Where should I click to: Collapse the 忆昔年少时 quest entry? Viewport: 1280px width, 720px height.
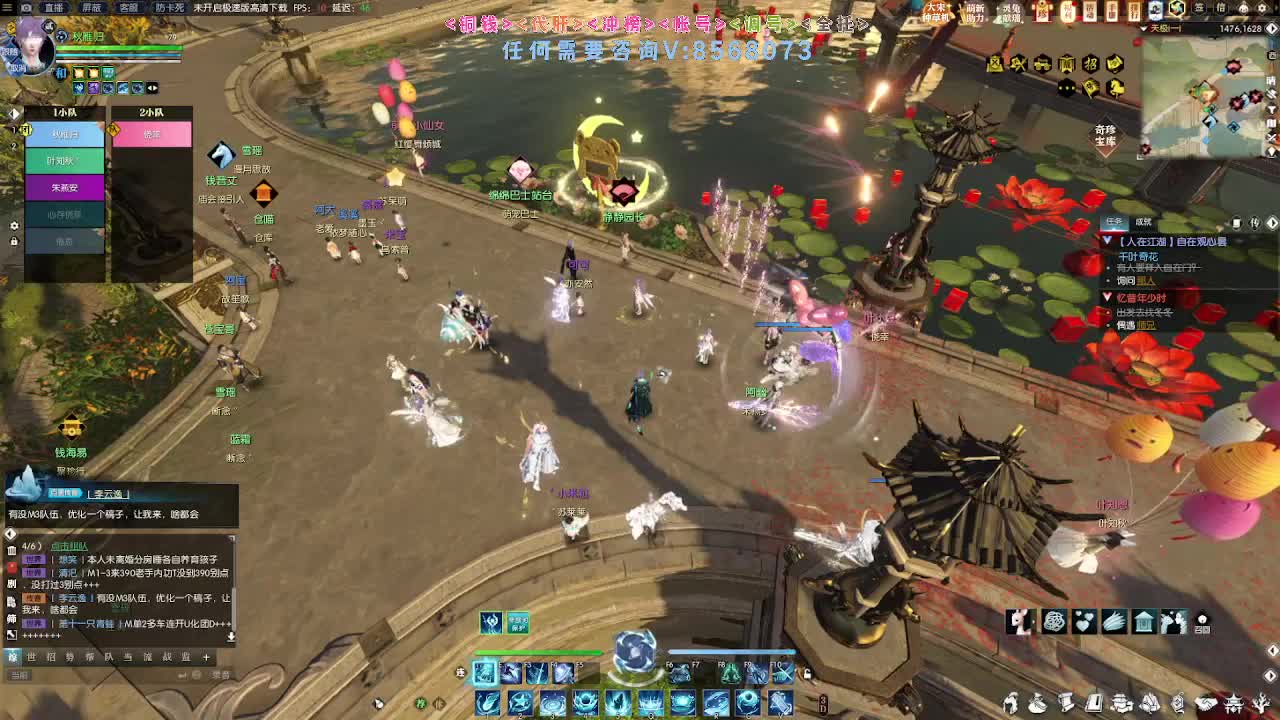pos(1106,297)
